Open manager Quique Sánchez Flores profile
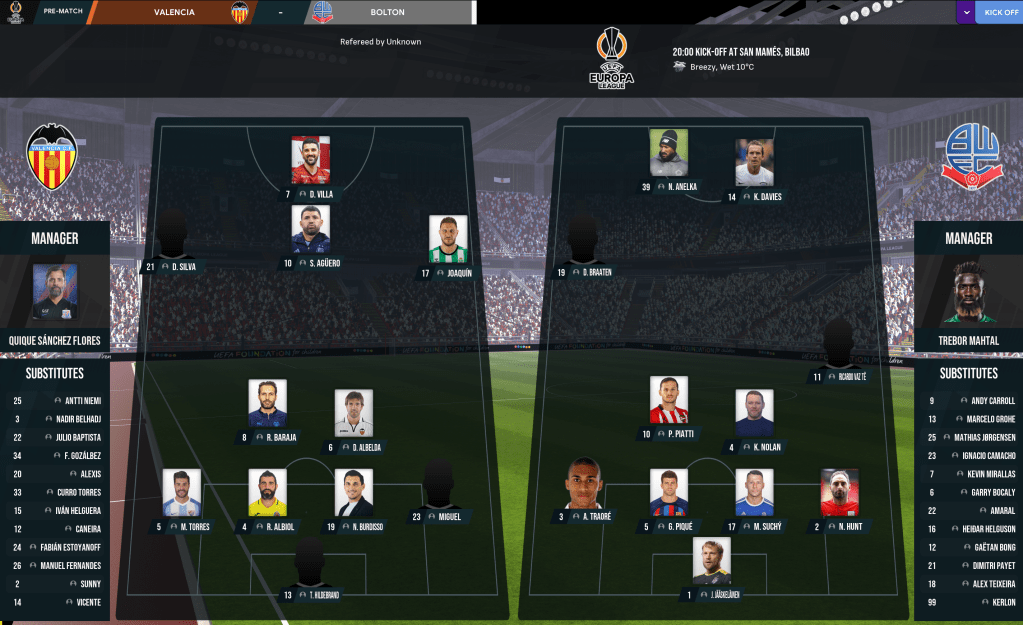This screenshot has width=1023, height=625. (54, 292)
